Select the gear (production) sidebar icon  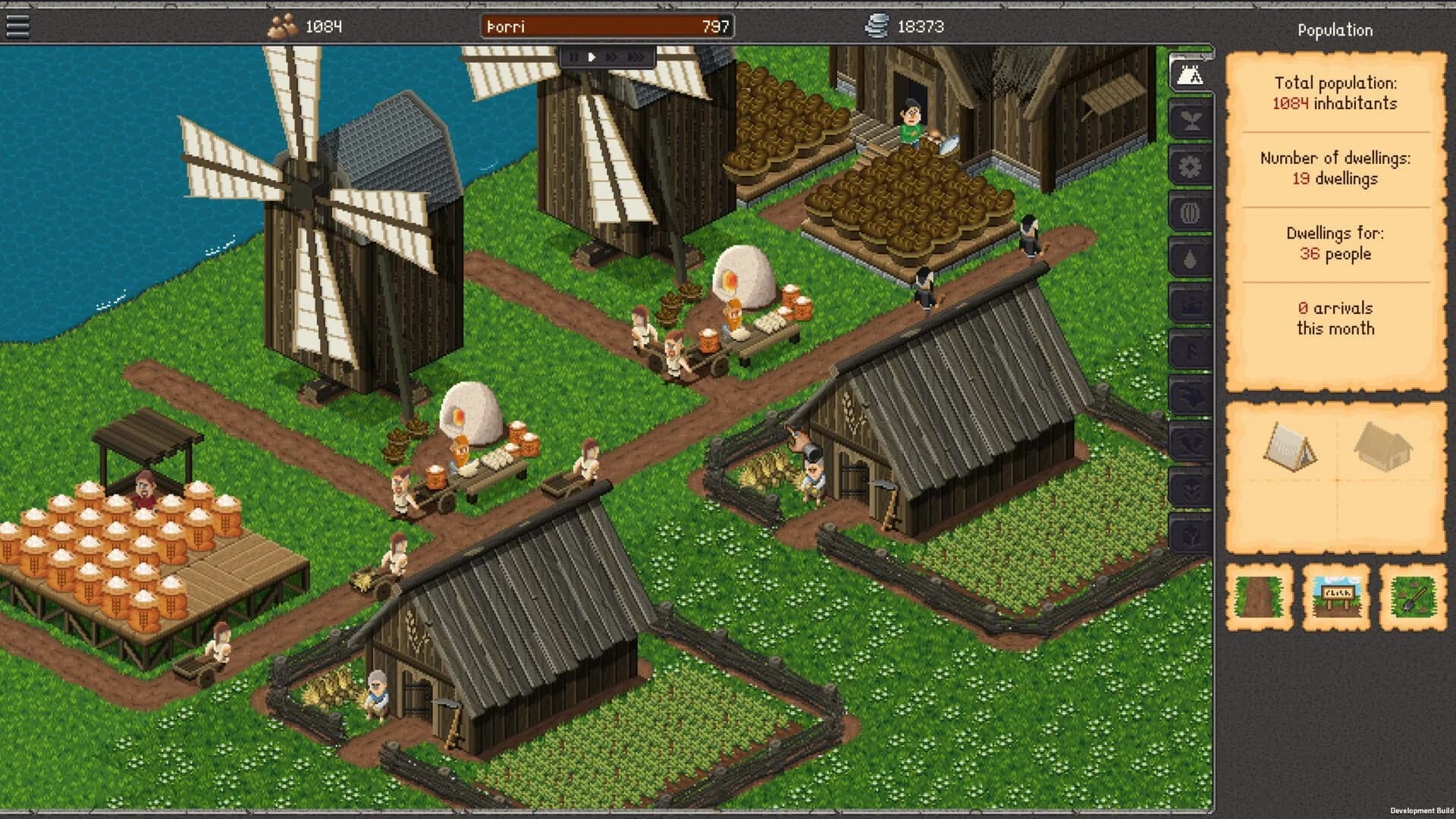click(1191, 165)
